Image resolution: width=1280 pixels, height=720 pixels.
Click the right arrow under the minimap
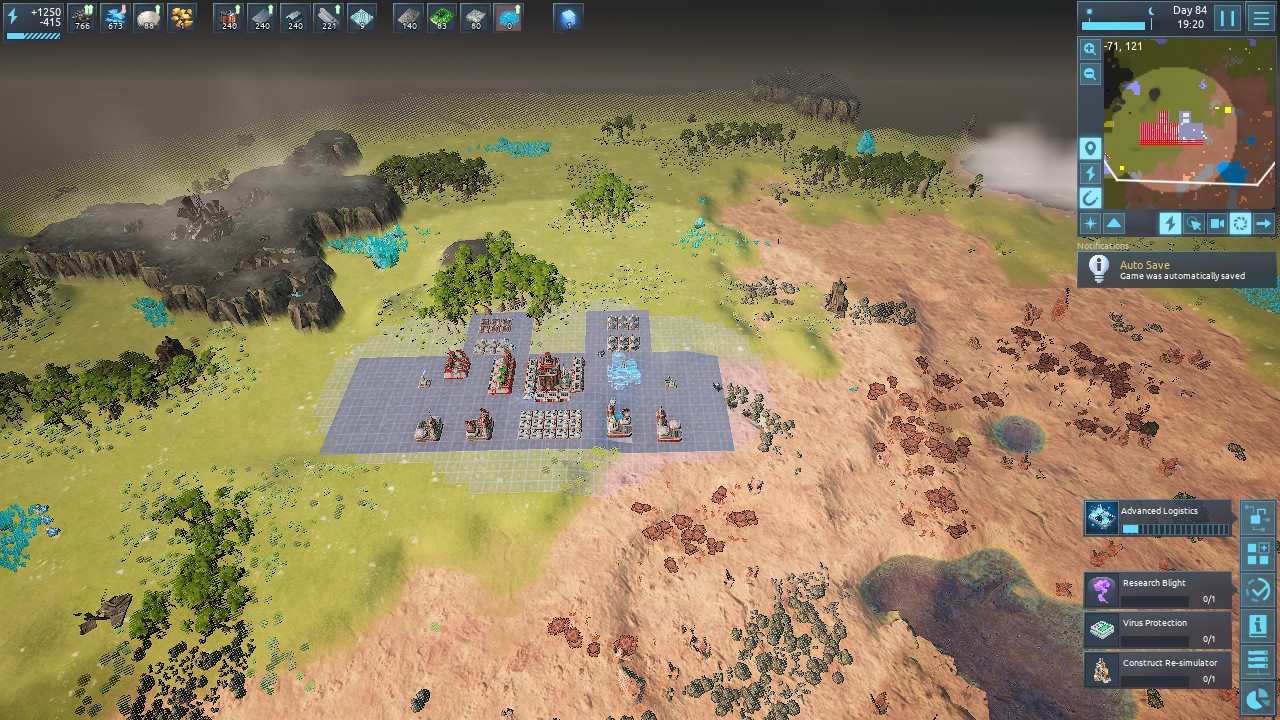click(x=1264, y=224)
